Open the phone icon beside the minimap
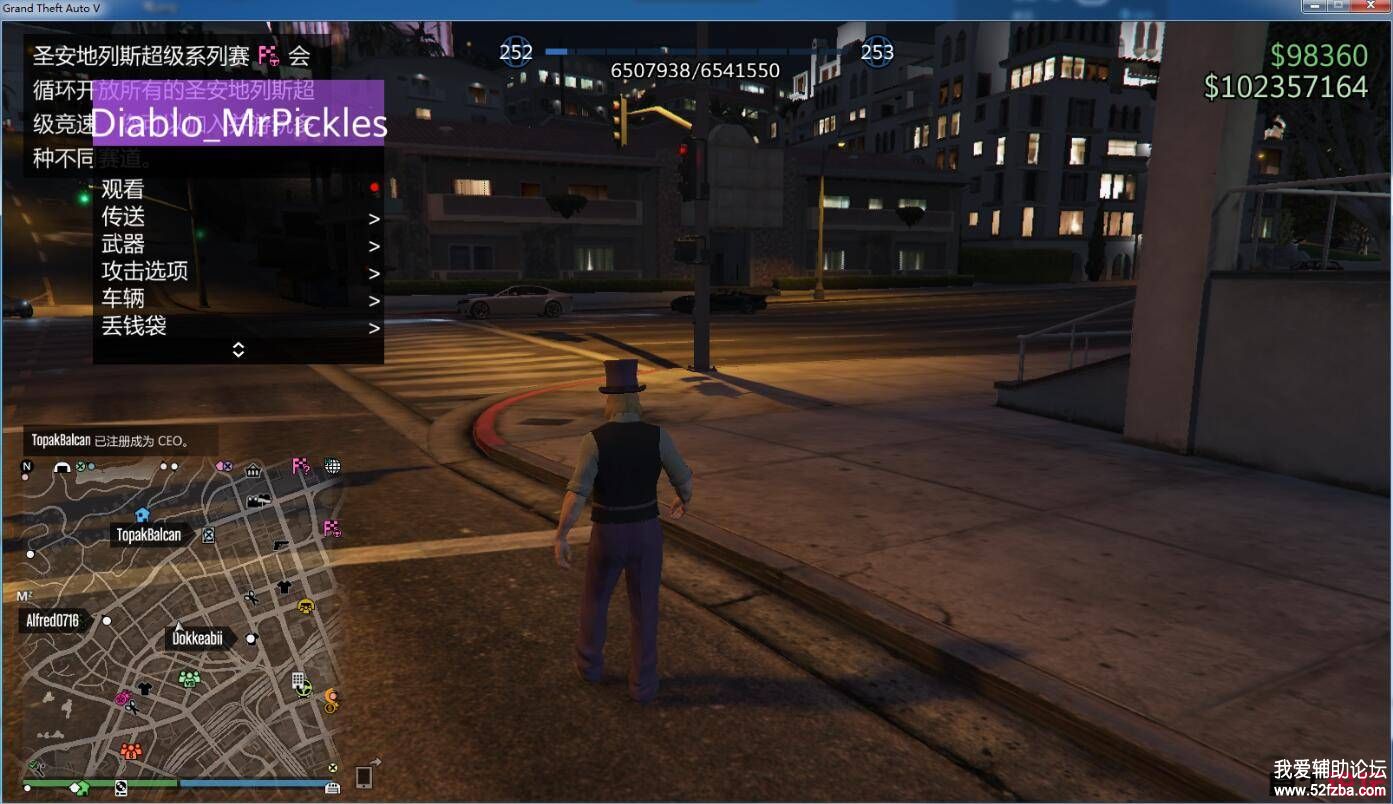 pos(364,776)
